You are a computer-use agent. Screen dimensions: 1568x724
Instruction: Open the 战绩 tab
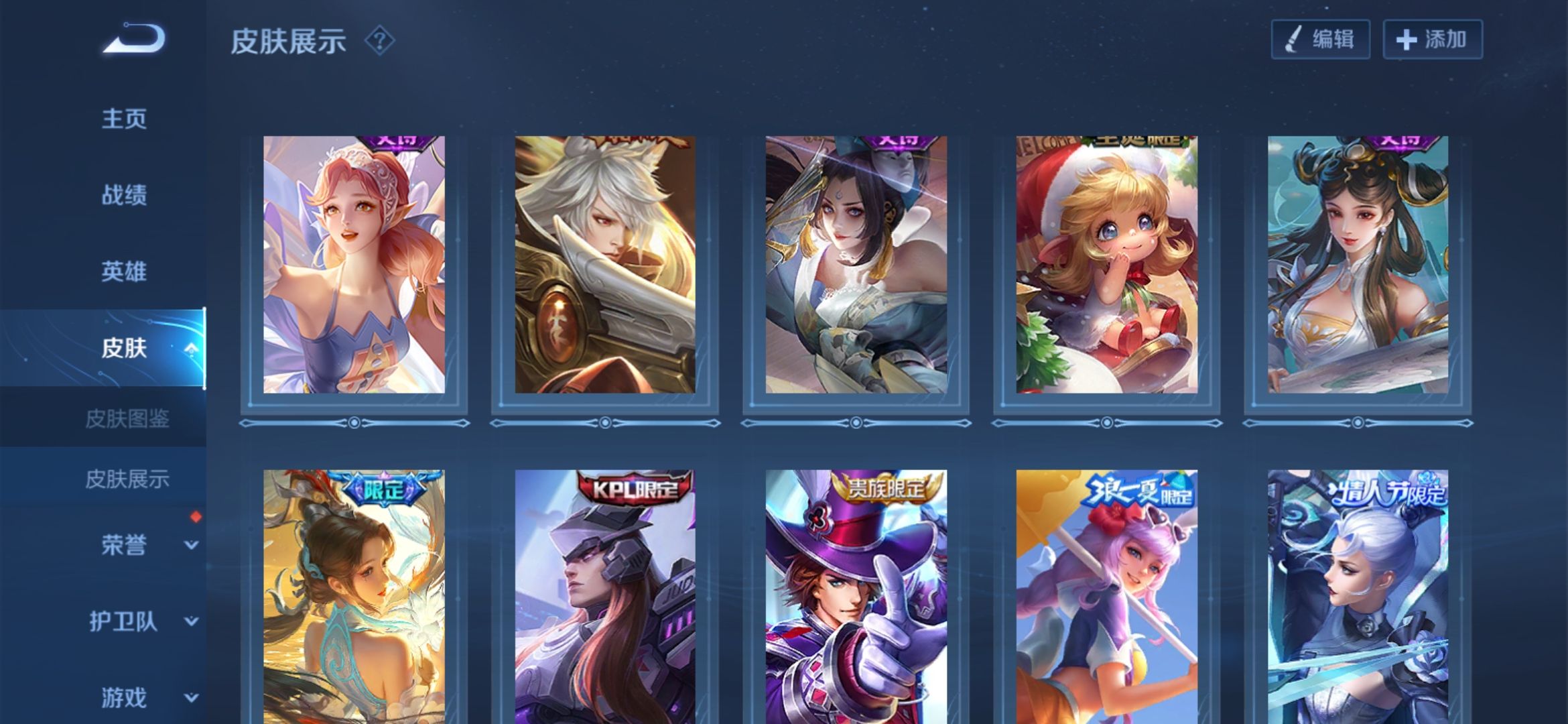click(x=124, y=195)
